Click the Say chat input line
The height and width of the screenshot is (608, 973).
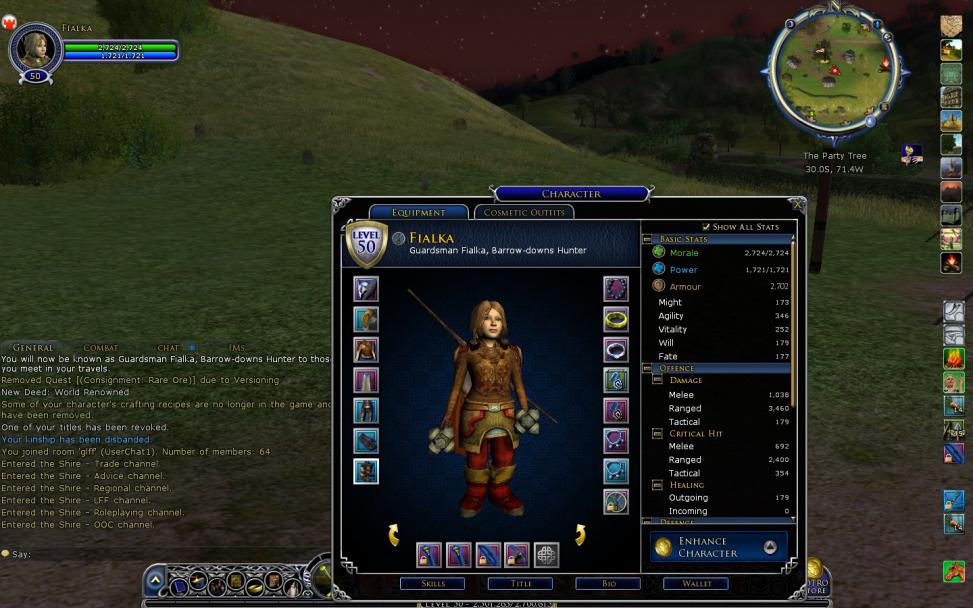[x=150, y=554]
